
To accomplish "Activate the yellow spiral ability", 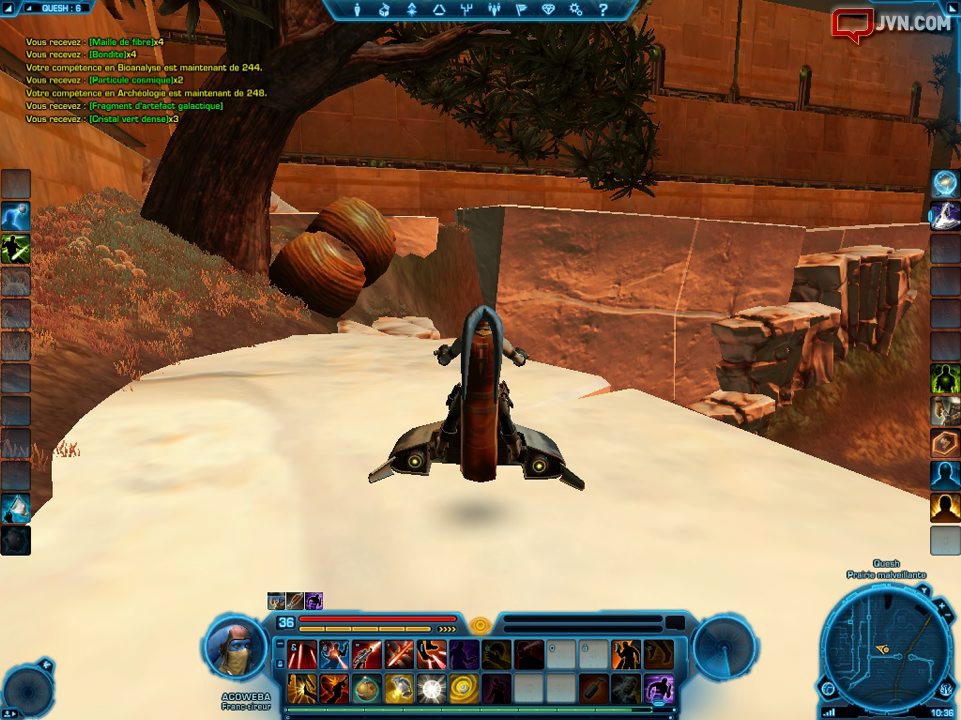I will (x=464, y=688).
